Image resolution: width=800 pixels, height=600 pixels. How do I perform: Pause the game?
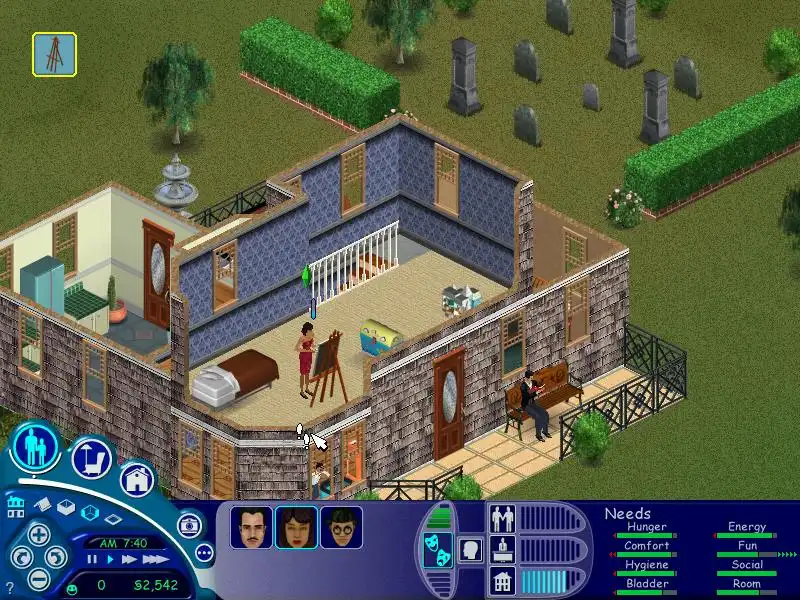[x=91, y=560]
